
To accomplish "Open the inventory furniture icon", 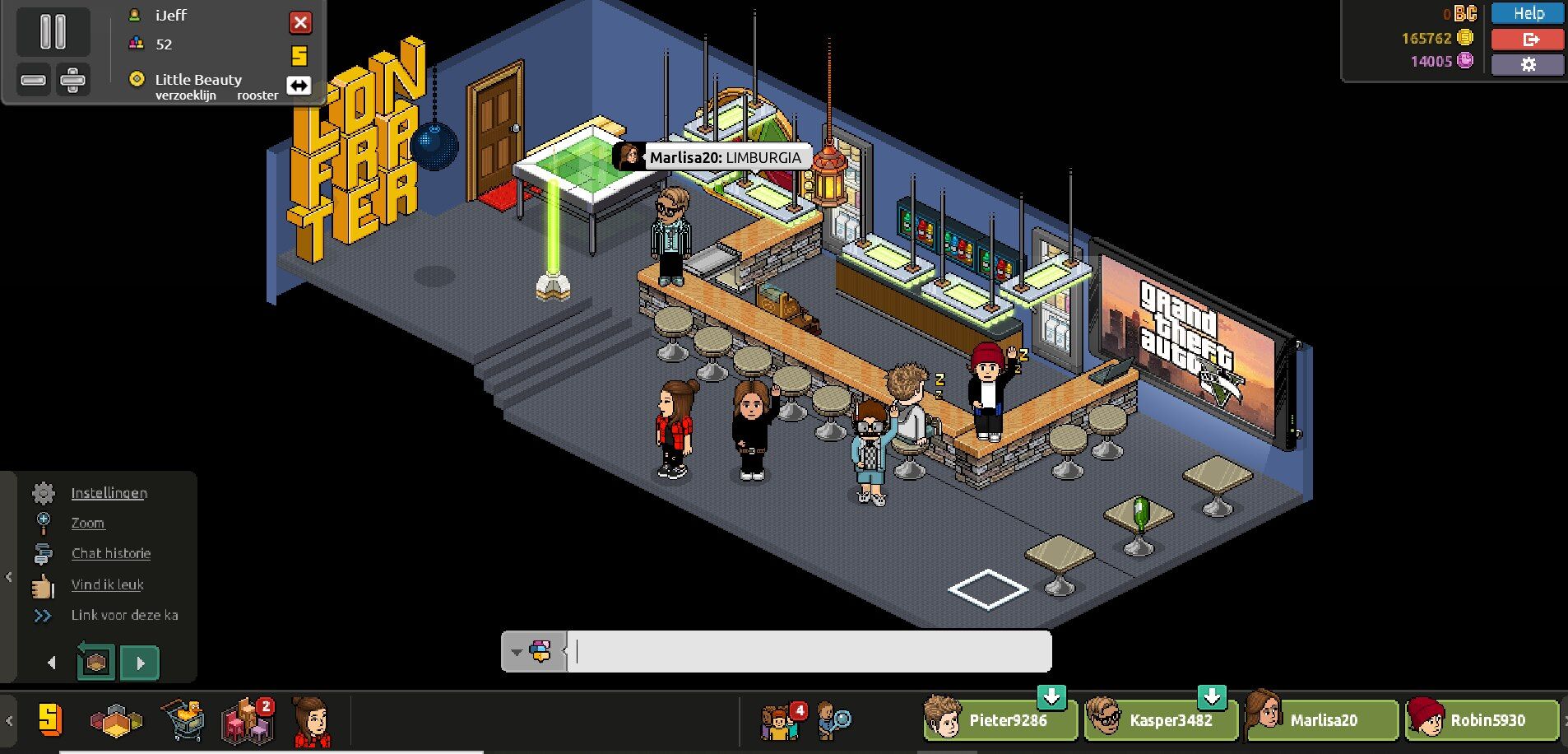I will click(247, 721).
